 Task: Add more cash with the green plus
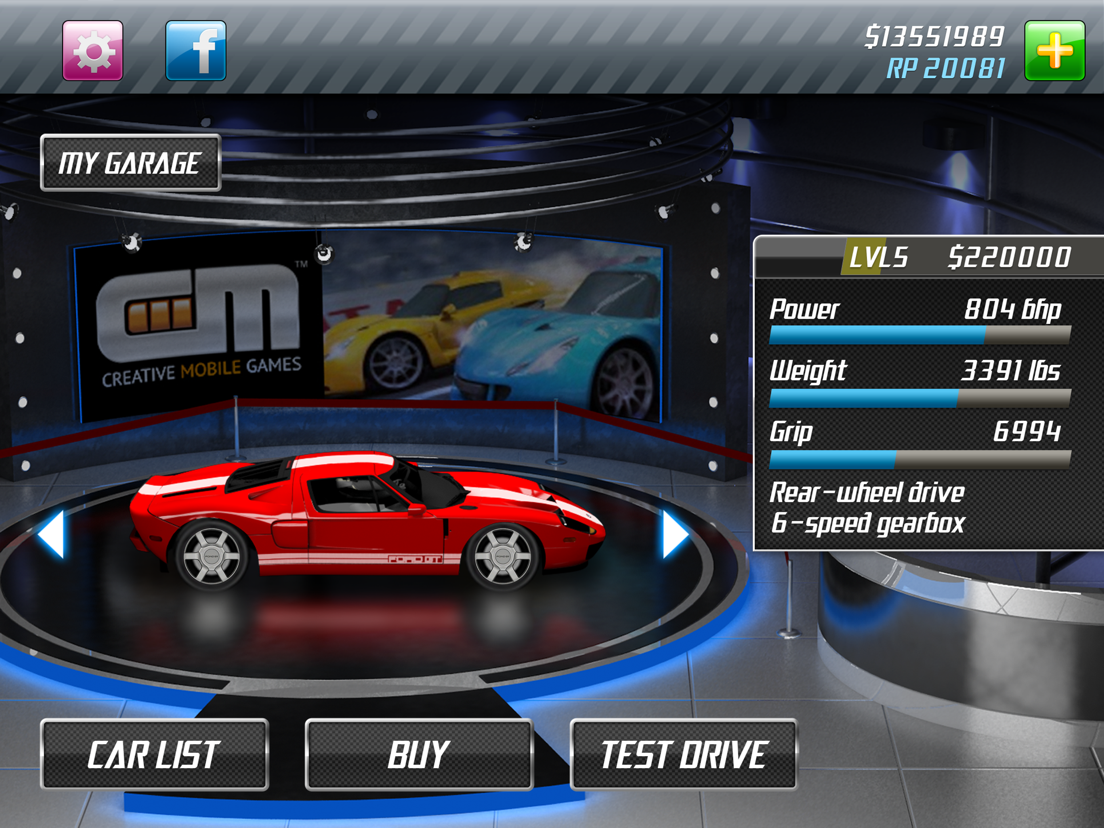coord(1054,51)
